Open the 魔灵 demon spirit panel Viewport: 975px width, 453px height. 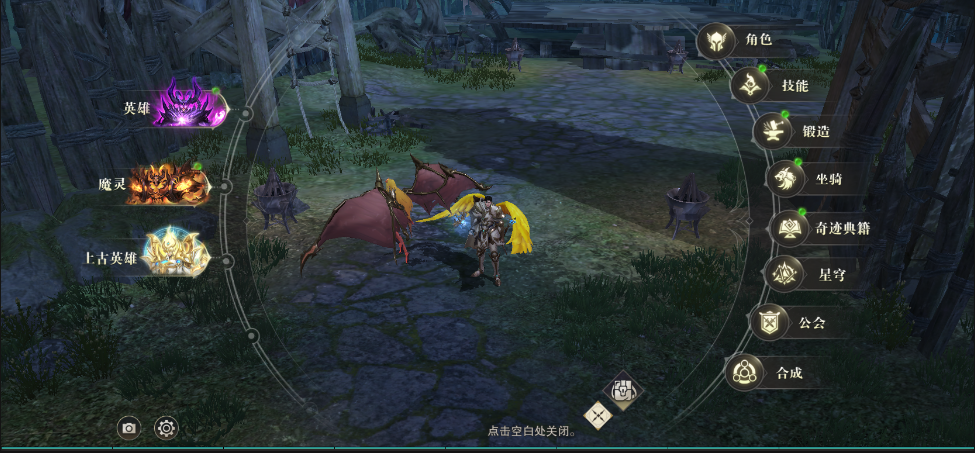170,185
